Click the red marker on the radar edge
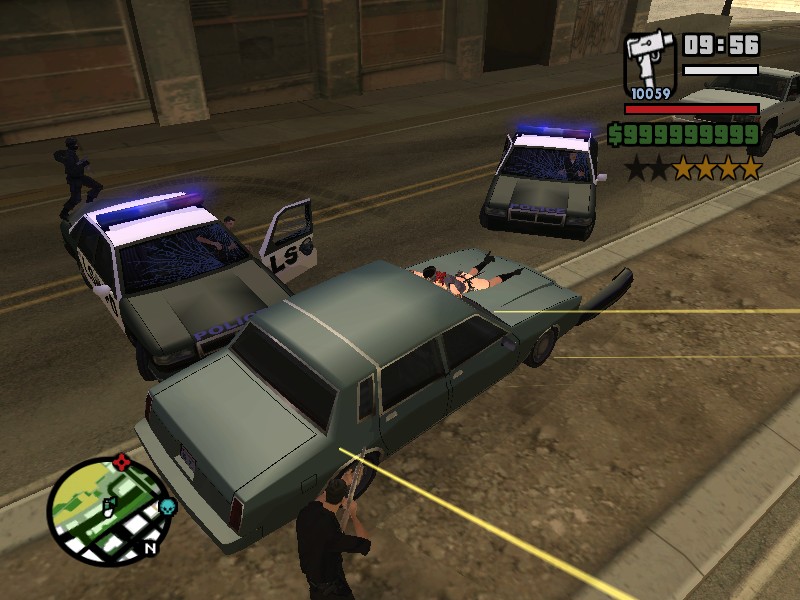This screenshot has height=600, width=800. click(x=122, y=461)
